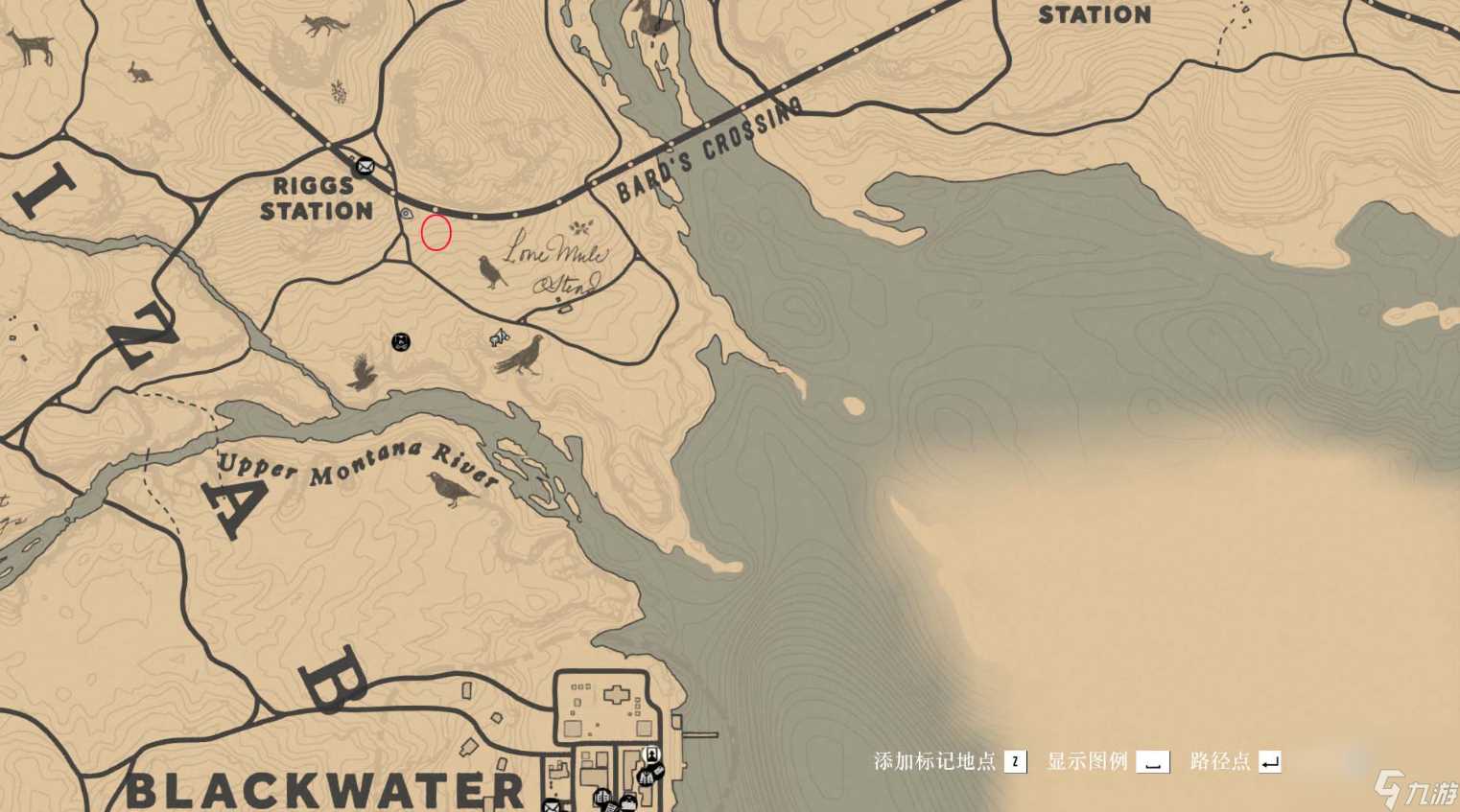1460x812 pixels.
Task: Click the white animal marker near Lone Mule Stead
Action: (499, 336)
